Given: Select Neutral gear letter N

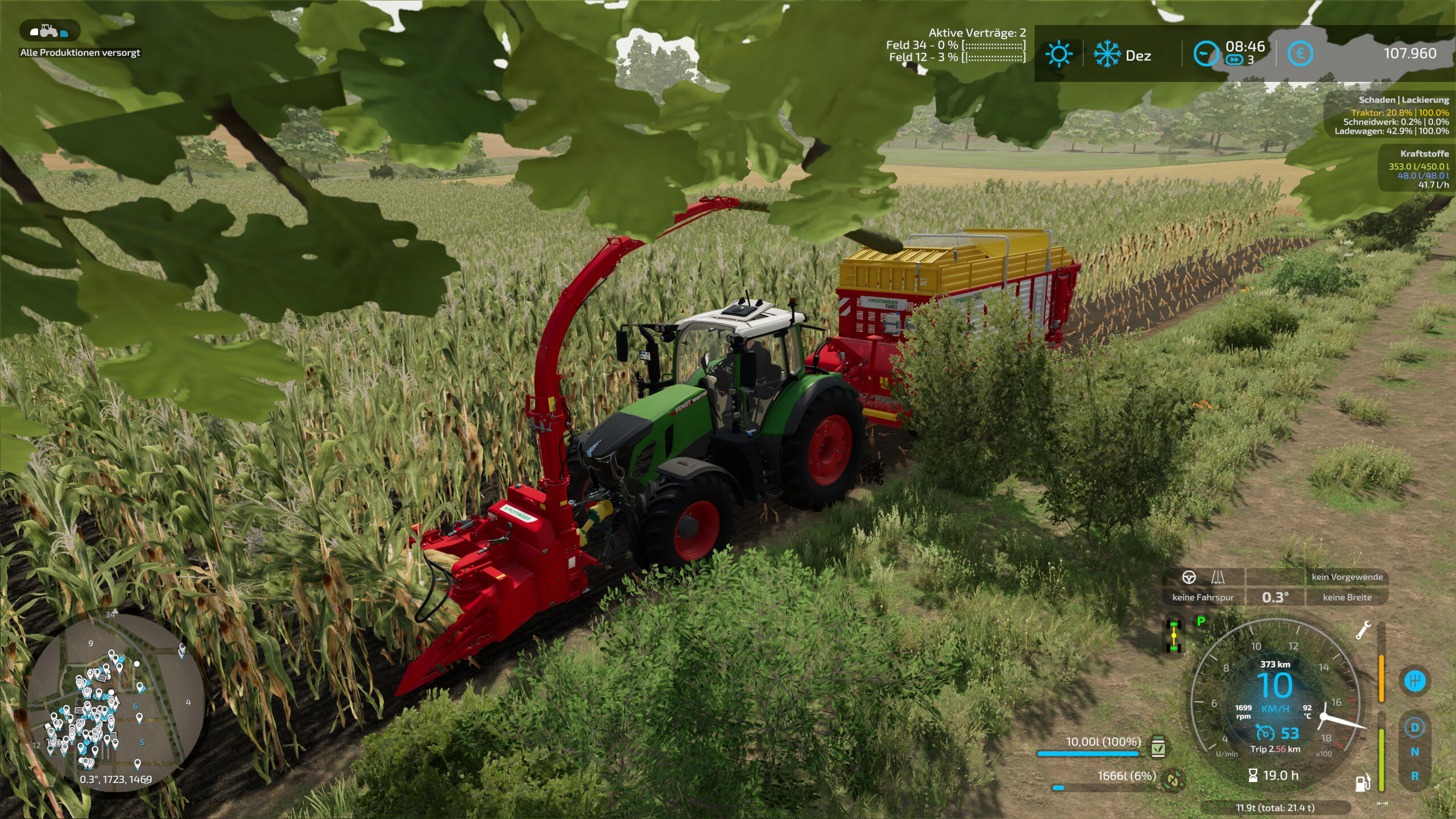Looking at the screenshot, I should [x=1414, y=752].
